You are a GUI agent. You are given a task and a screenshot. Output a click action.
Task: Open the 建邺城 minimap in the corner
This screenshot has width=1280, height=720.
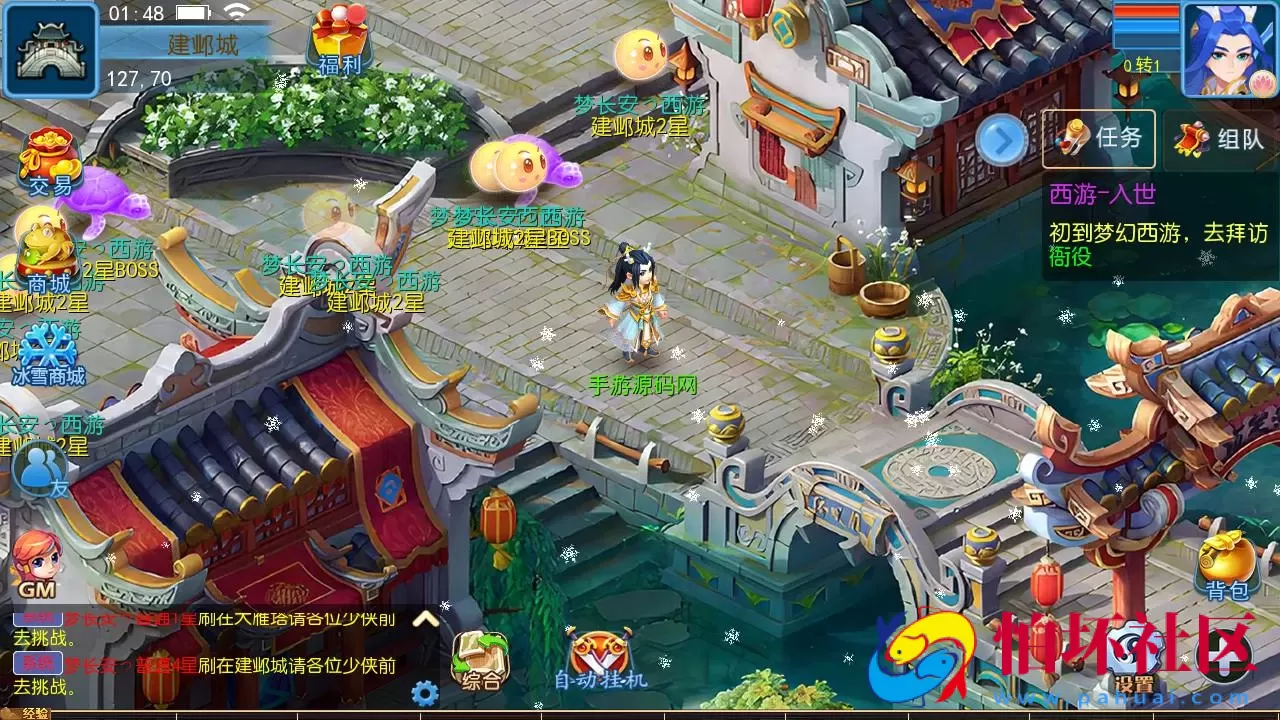coord(48,48)
